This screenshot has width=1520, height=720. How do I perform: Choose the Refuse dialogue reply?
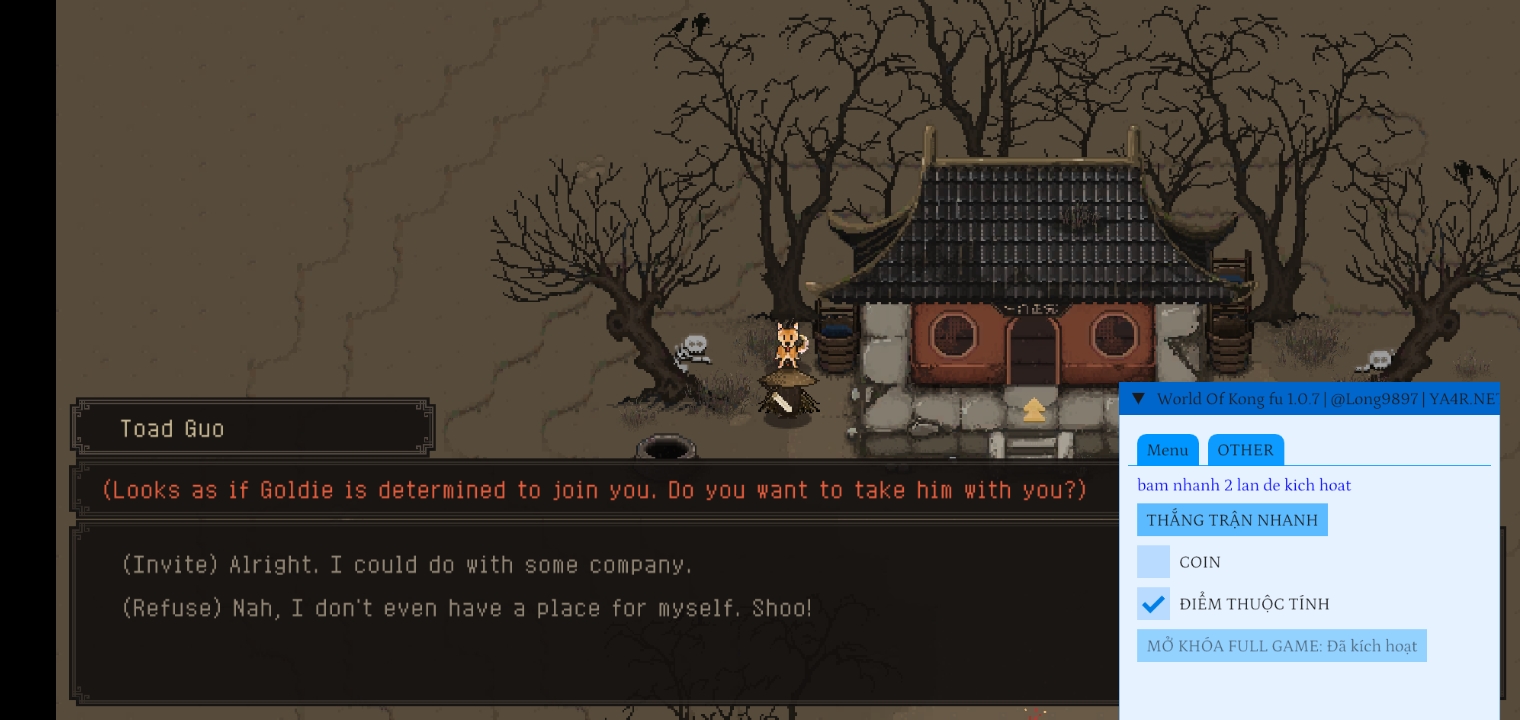466,608
